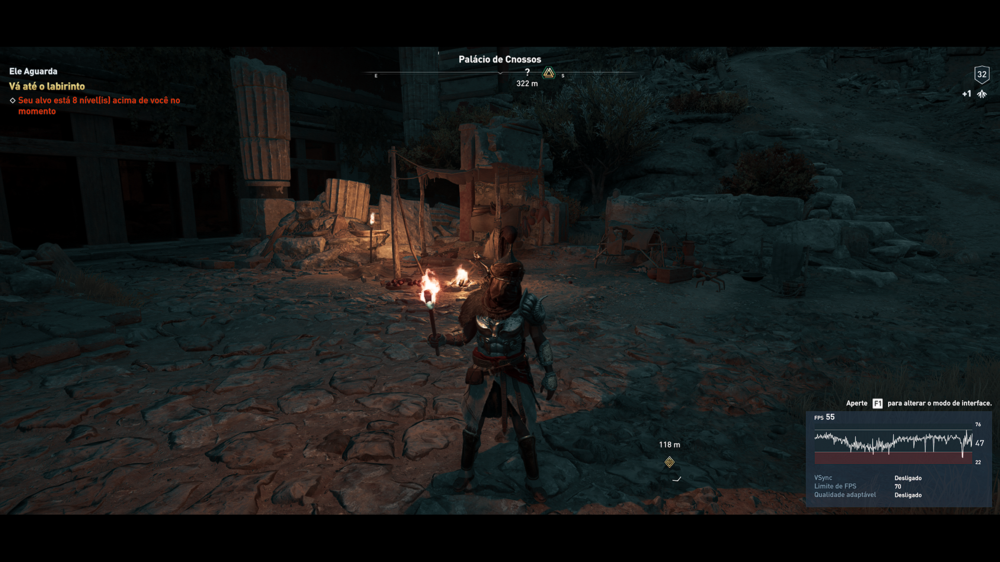Image resolution: width=1000 pixels, height=562 pixels.
Task: Select the 'Ele Aguarda' quest tracker title
Action: click(x=33, y=72)
